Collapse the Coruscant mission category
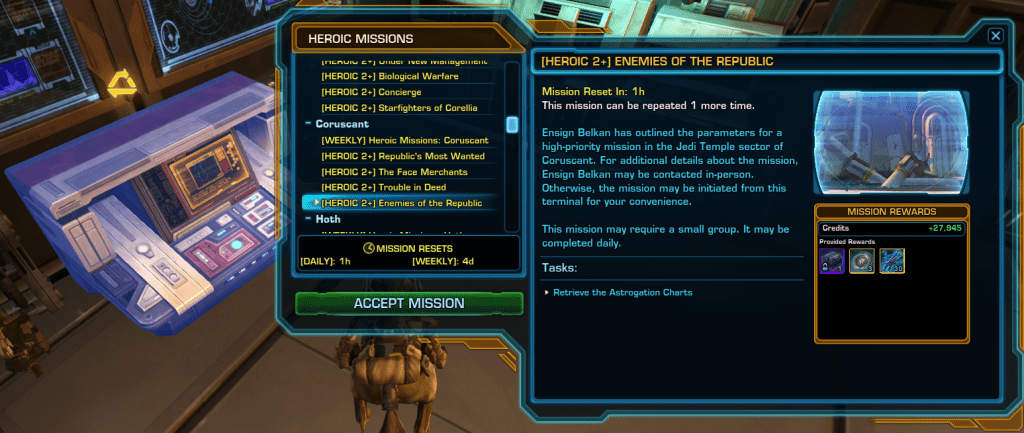 tap(309, 124)
